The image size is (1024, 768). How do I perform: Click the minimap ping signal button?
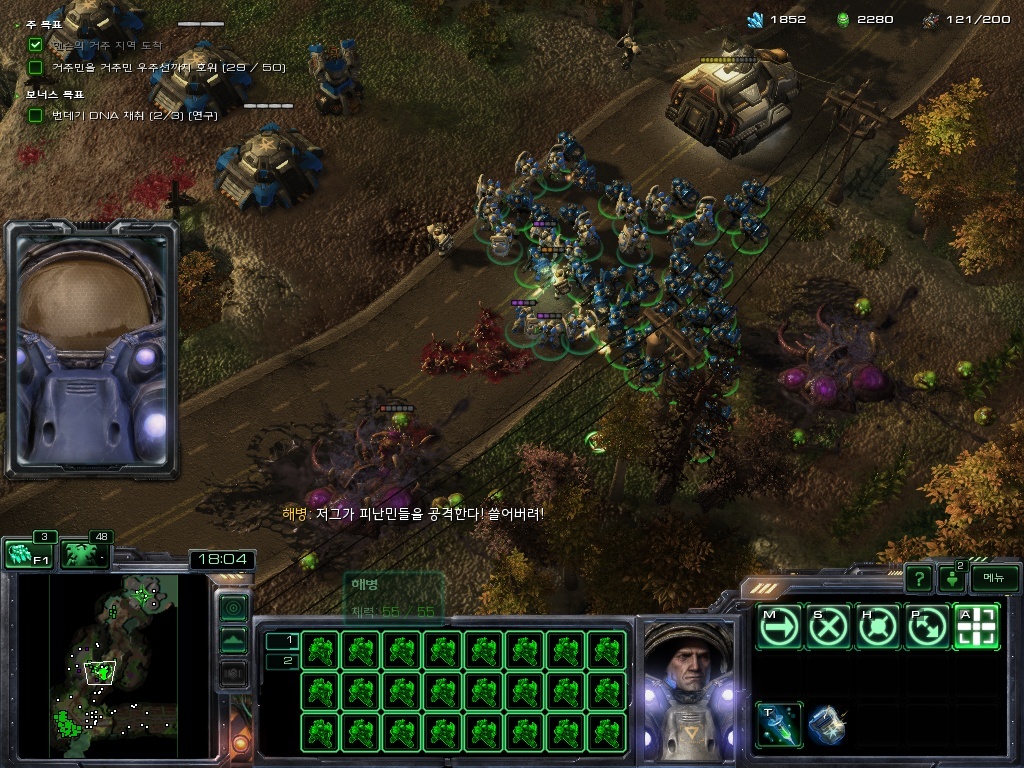click(234, 607)
